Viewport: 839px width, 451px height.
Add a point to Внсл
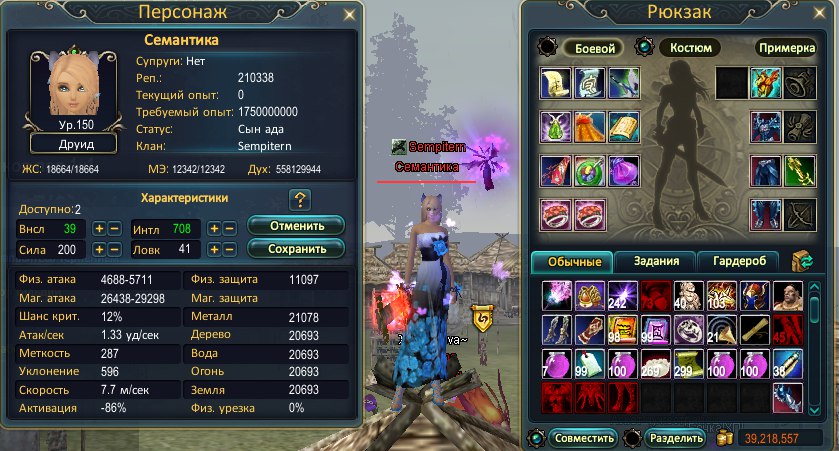click(99, 228)
